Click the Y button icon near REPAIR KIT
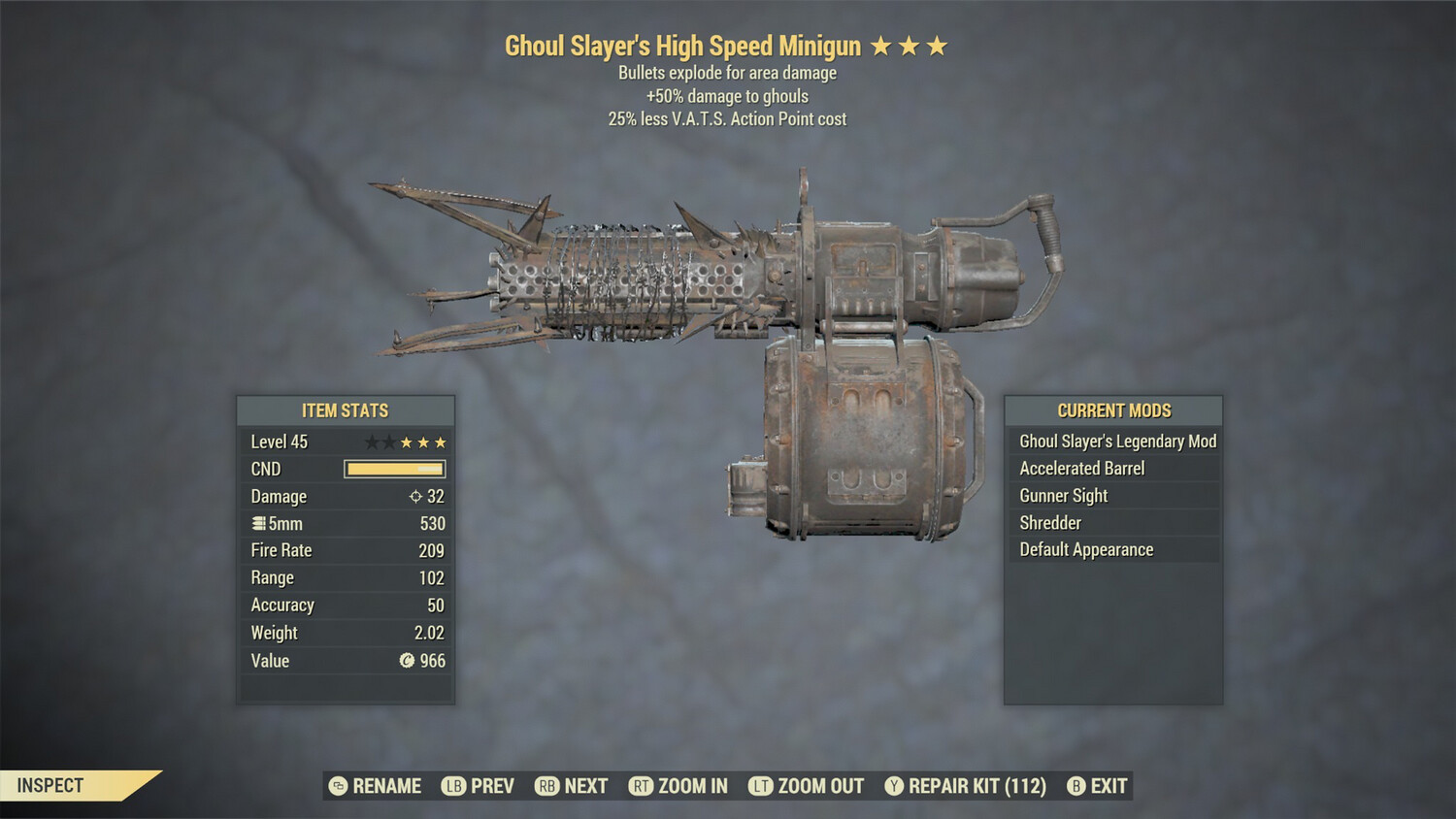 tap(895, 786)
